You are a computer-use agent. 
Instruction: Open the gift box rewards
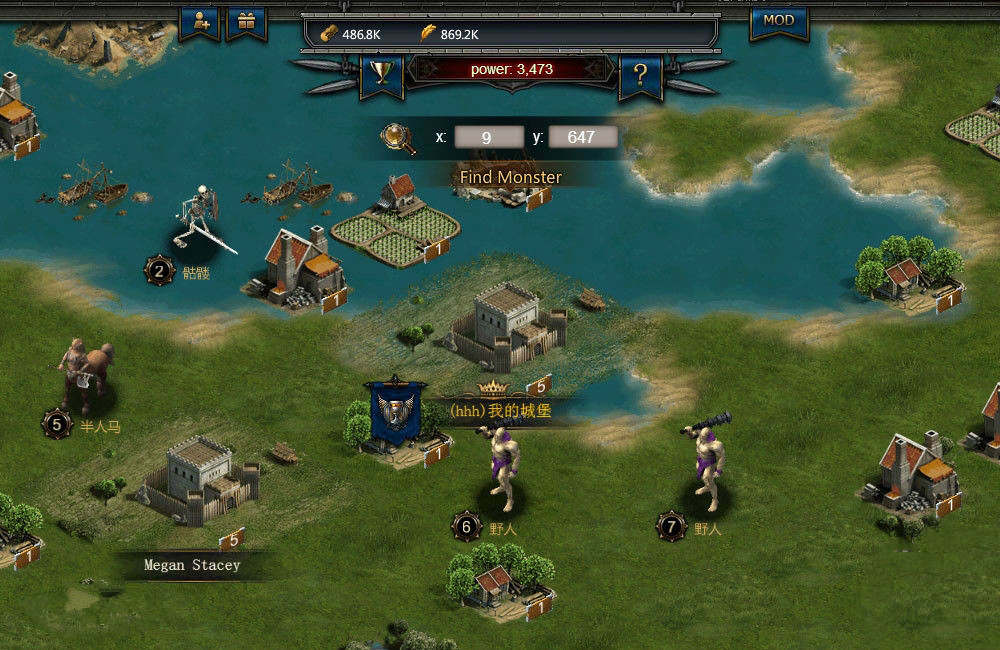(245, 22)
